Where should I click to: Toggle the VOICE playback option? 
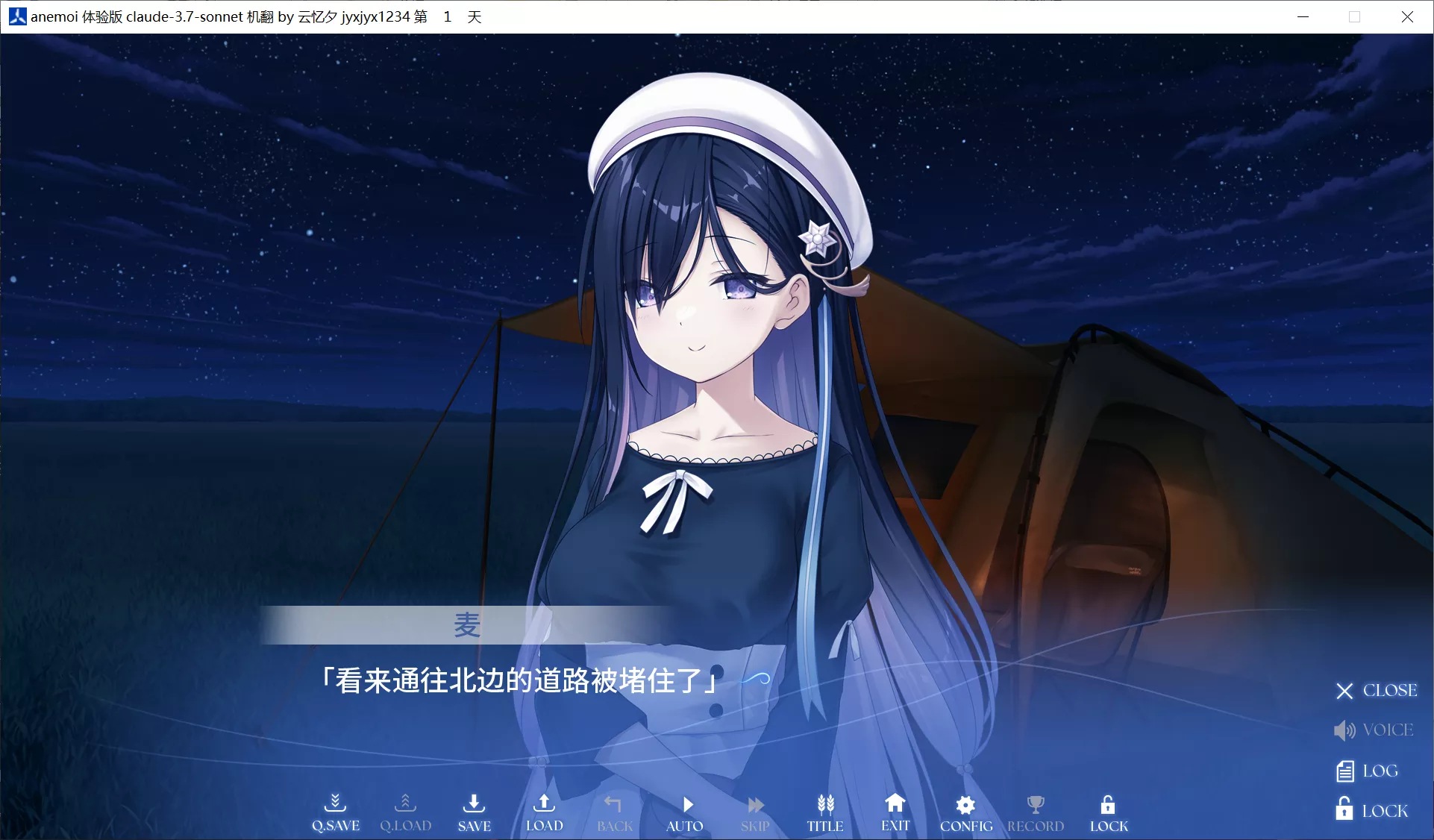coord(1374,730)
